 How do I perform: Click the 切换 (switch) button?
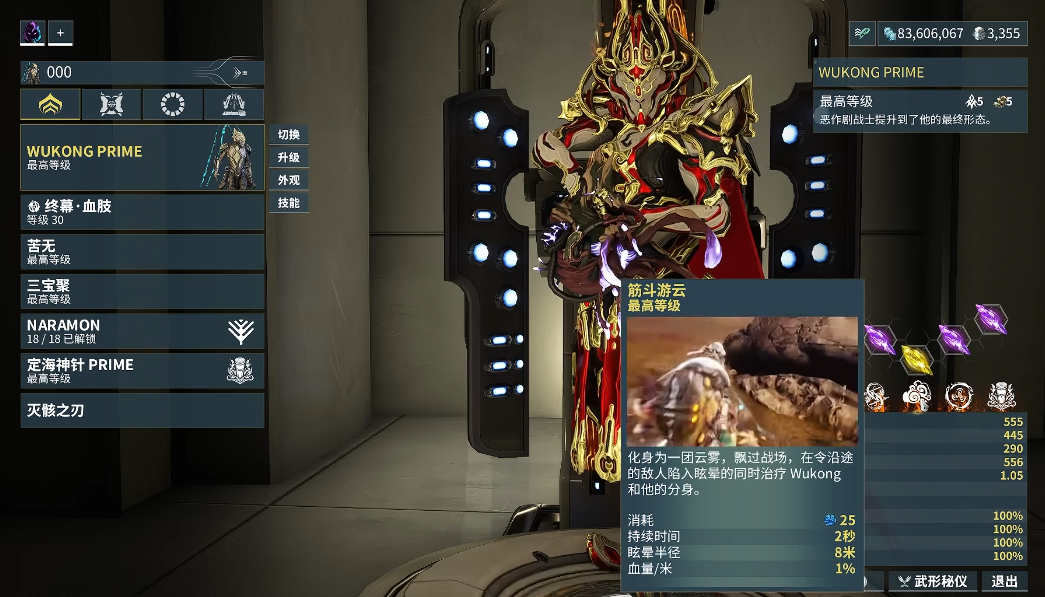pyautogui.click(x=289, y=135)
